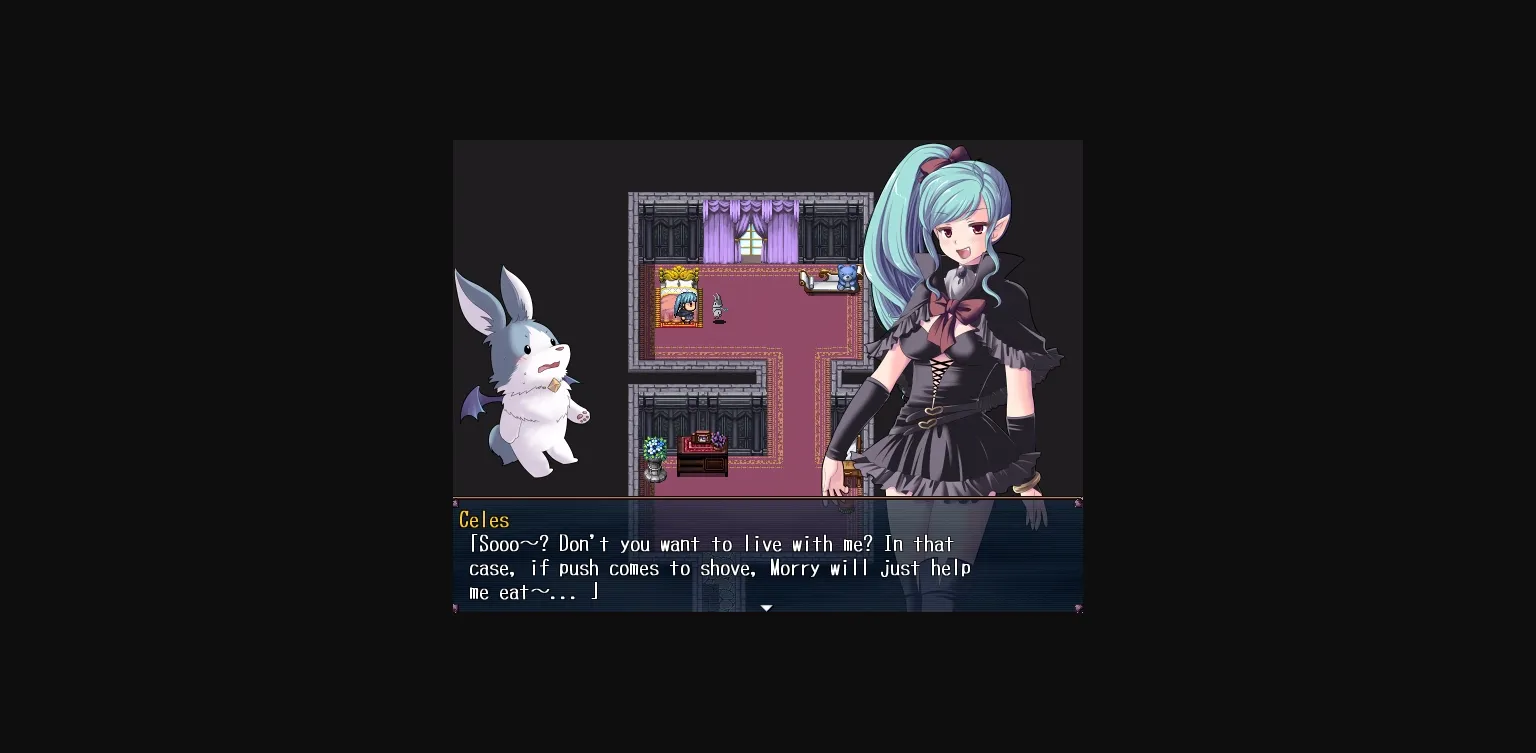Screen dimensions: 1536x753
Task: Click inside the dialogue box to advance text
Action: point(766,560)
